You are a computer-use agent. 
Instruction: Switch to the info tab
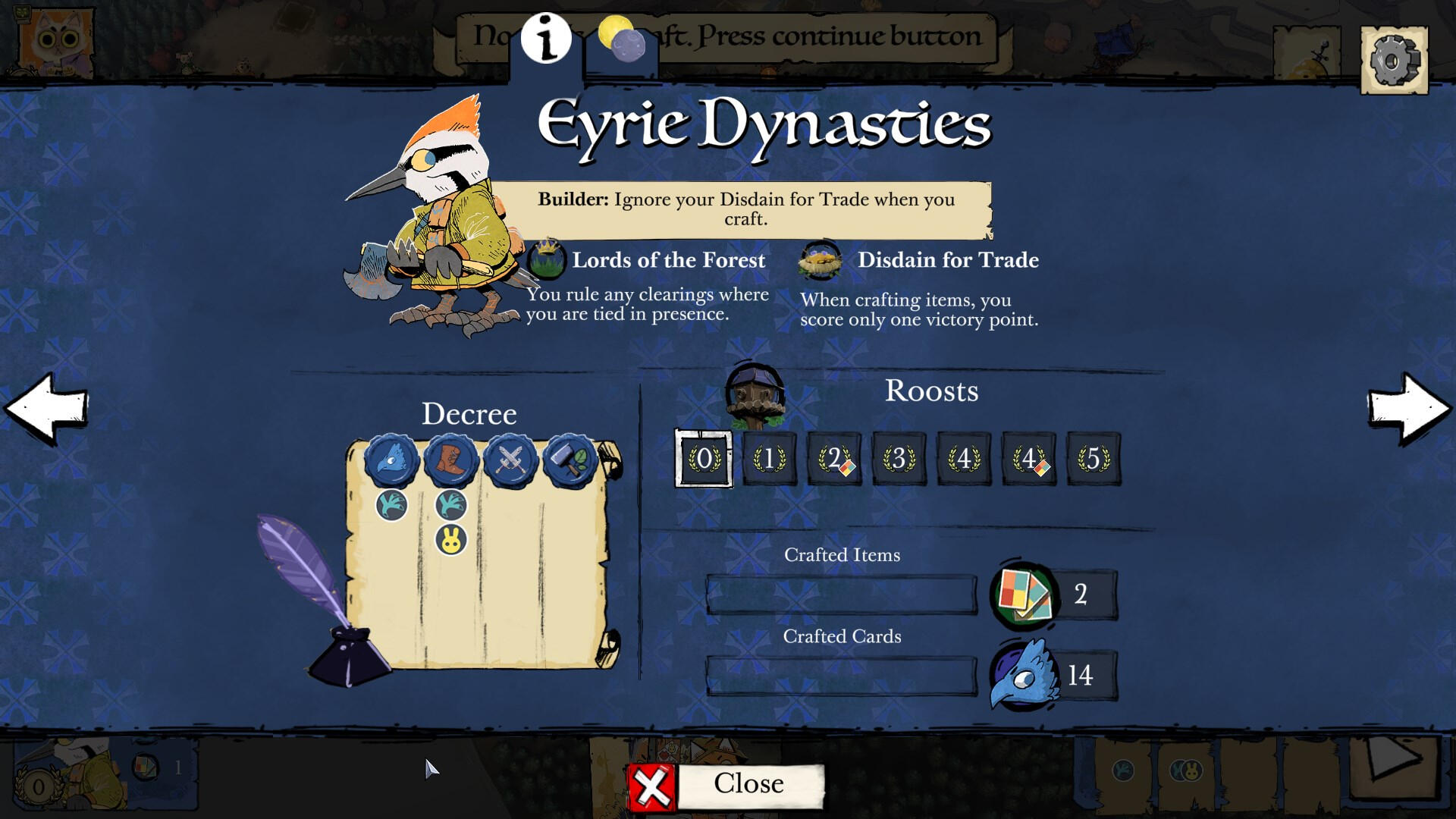click(x=546, y=38)
